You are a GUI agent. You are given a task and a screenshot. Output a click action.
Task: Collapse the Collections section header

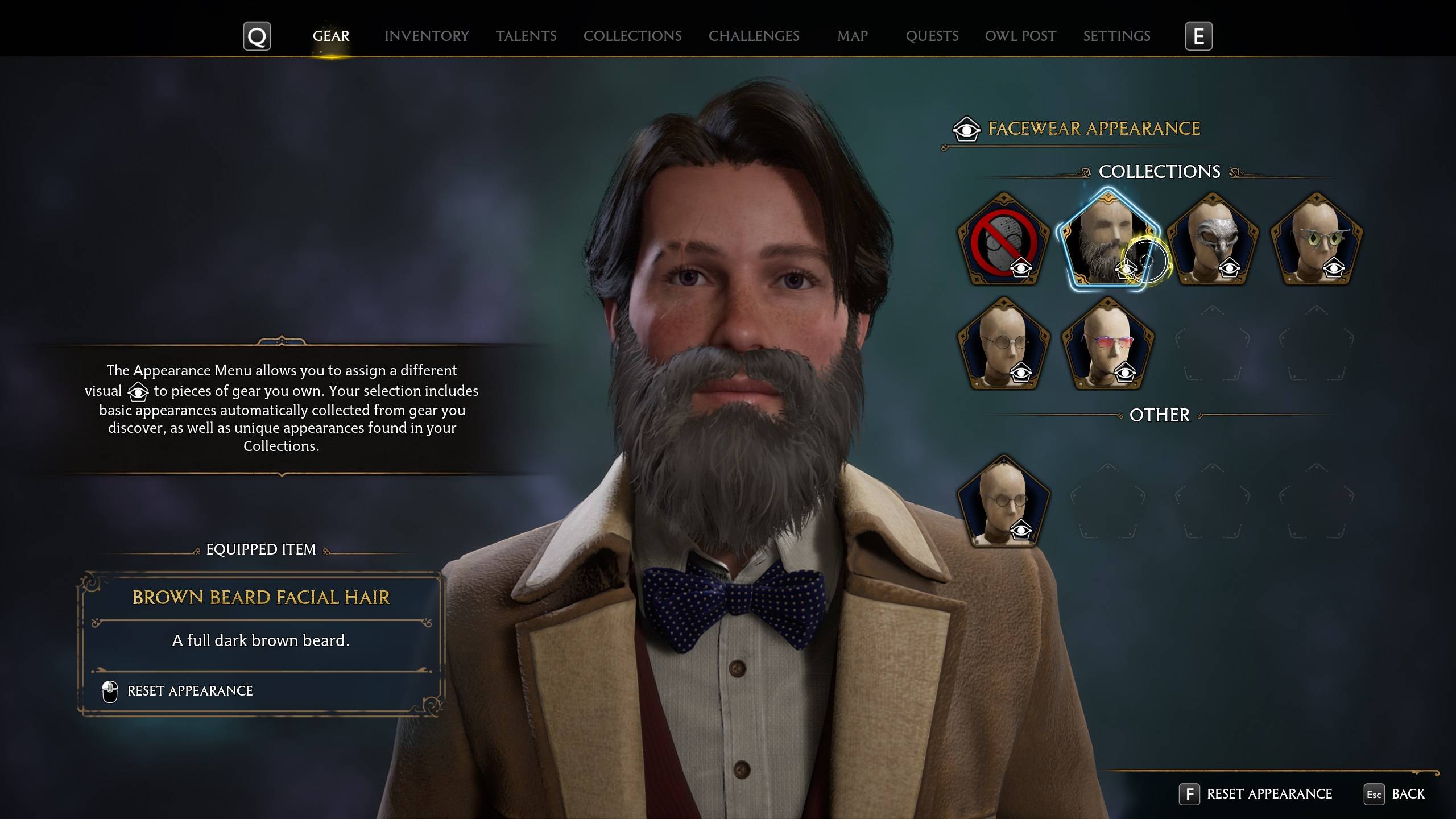click(x=1159, y=171)
